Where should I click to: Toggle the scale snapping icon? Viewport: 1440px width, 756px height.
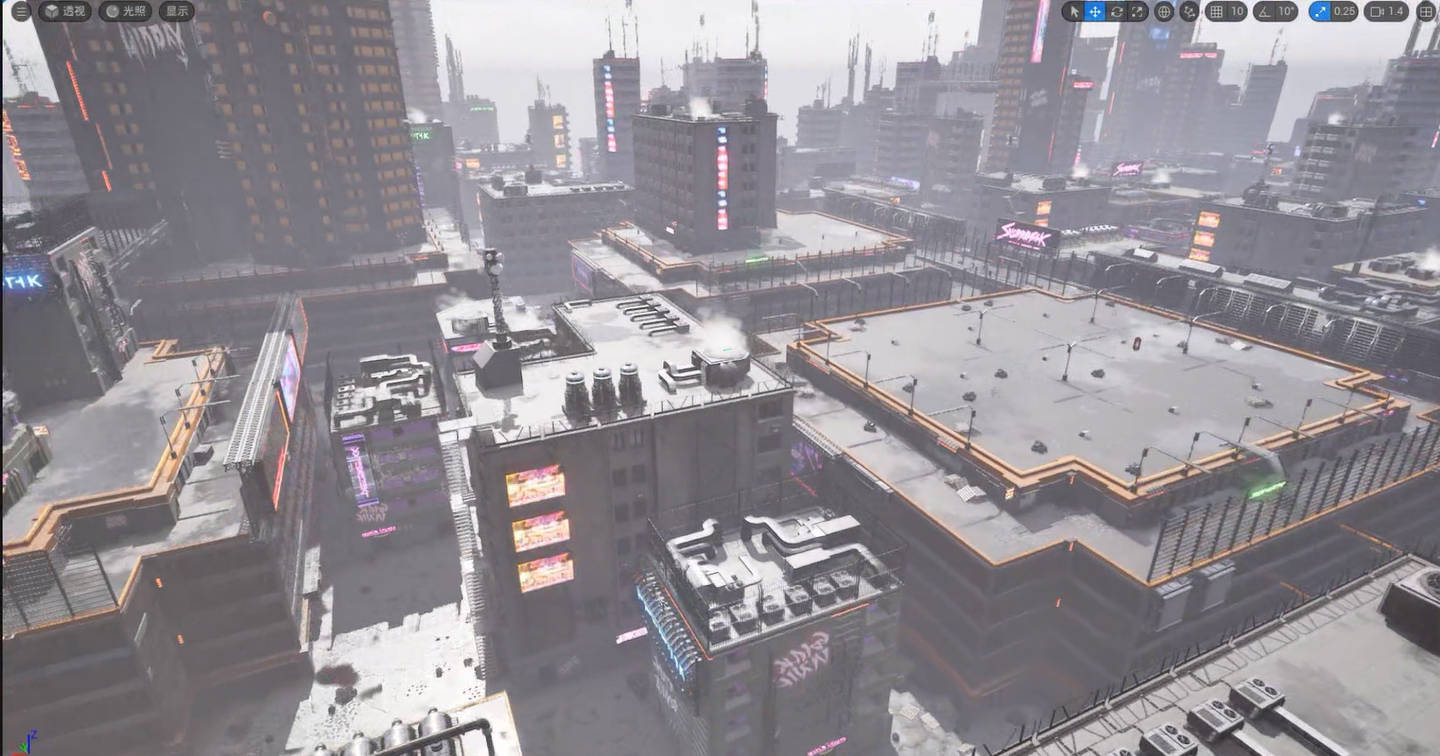coord(1321,12)
